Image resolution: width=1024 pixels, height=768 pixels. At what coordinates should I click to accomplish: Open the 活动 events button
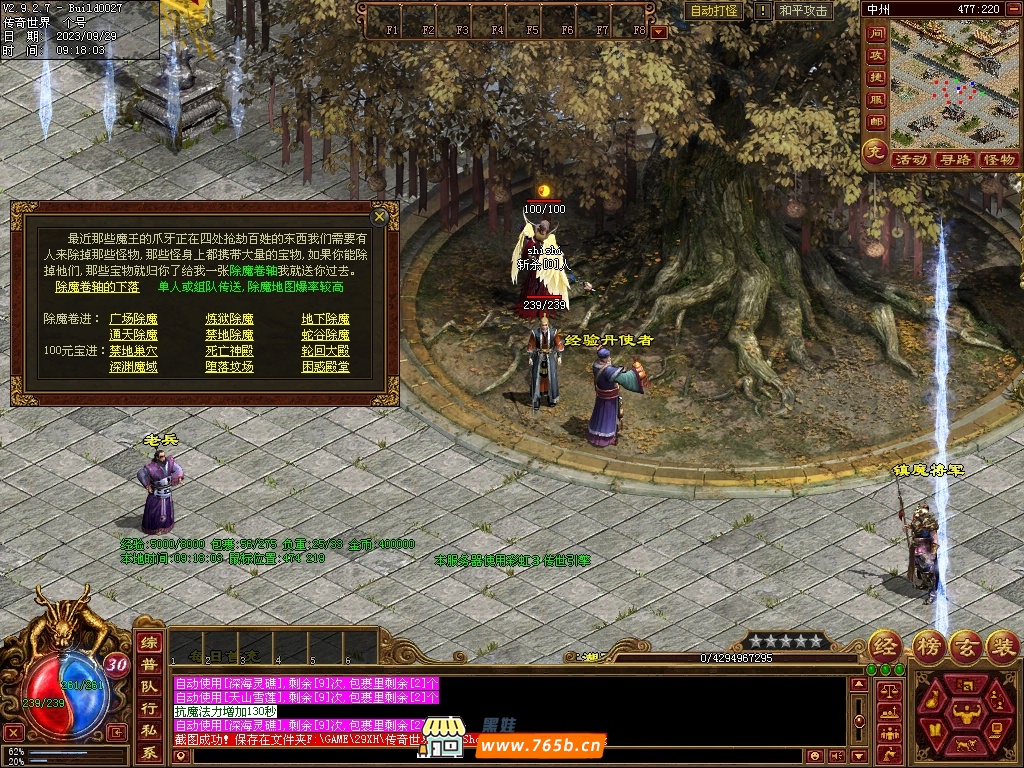[x=910, y=160]
